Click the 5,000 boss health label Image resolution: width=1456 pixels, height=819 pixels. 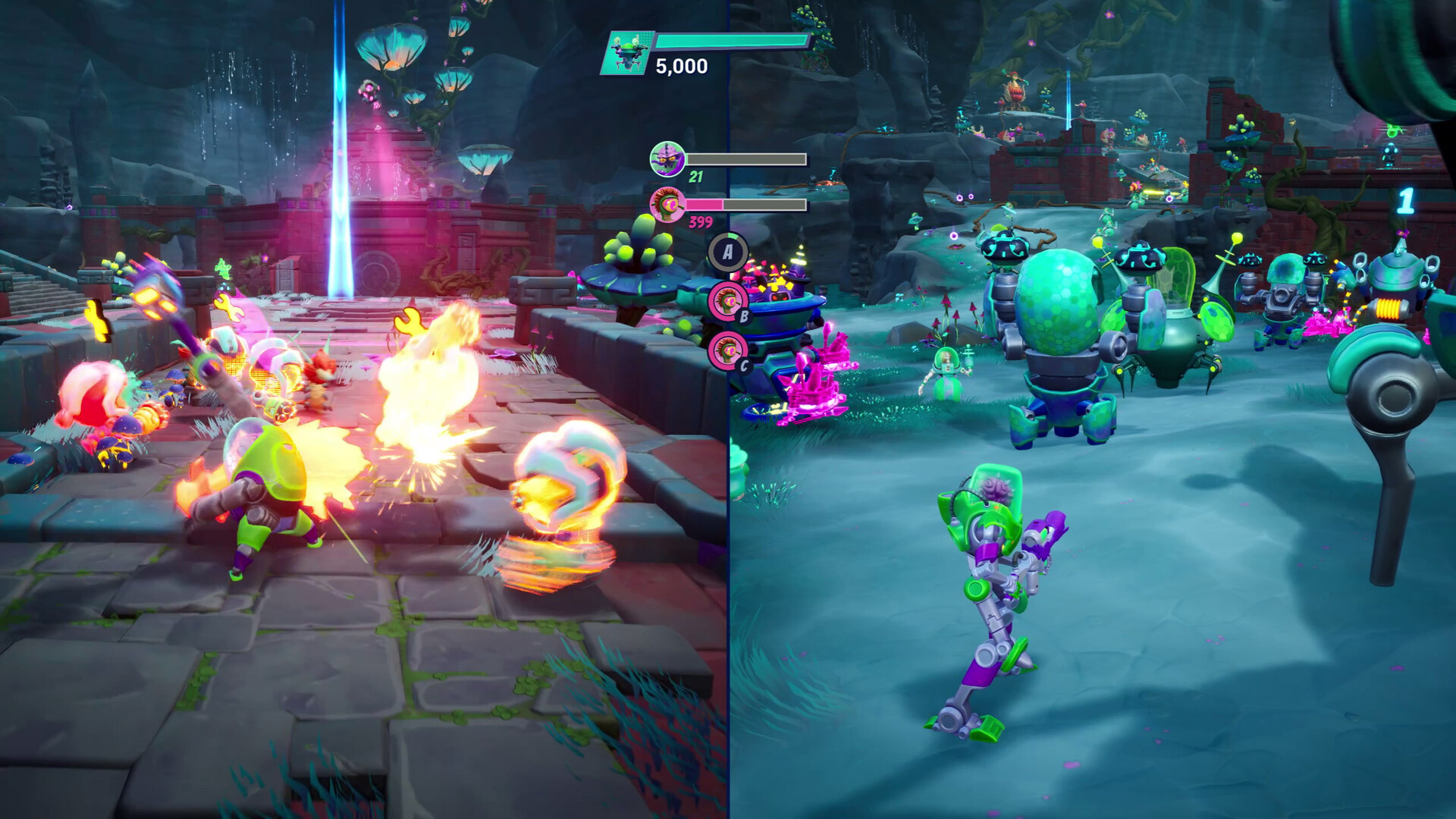tap(680, 67)
